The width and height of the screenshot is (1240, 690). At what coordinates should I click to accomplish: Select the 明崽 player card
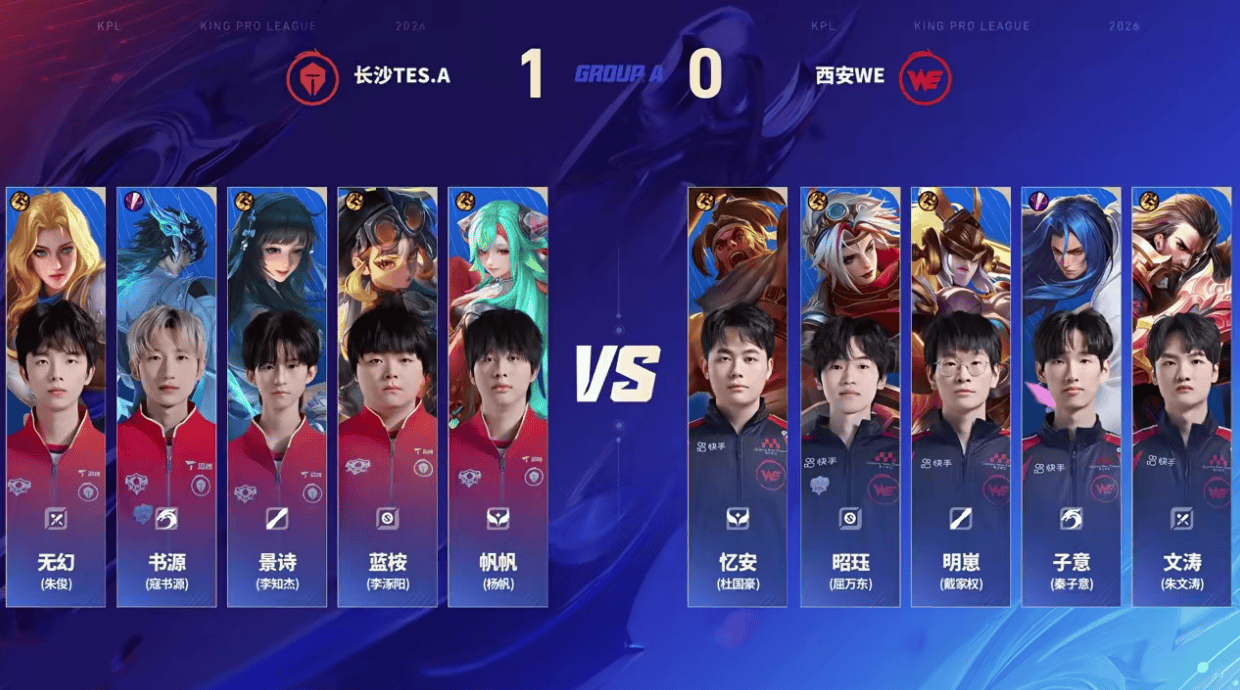(961, 397)
